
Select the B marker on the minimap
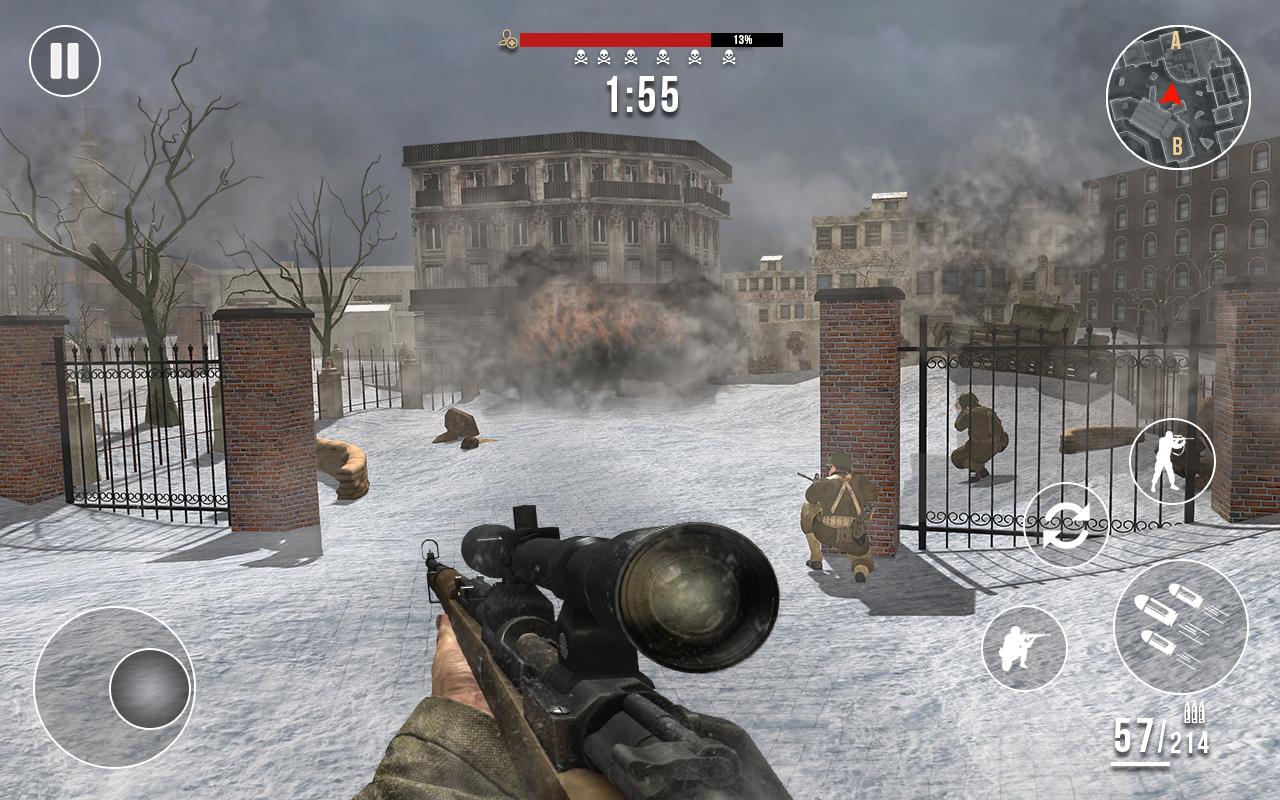point(1177,144)
